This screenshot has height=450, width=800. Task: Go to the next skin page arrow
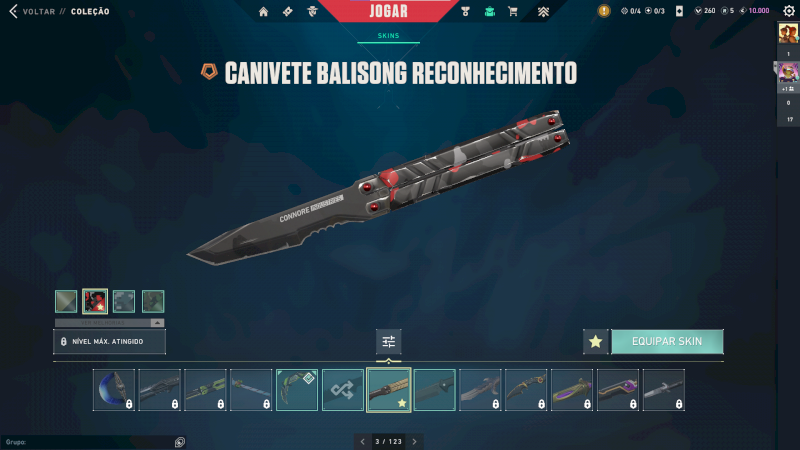click(415, 441)
